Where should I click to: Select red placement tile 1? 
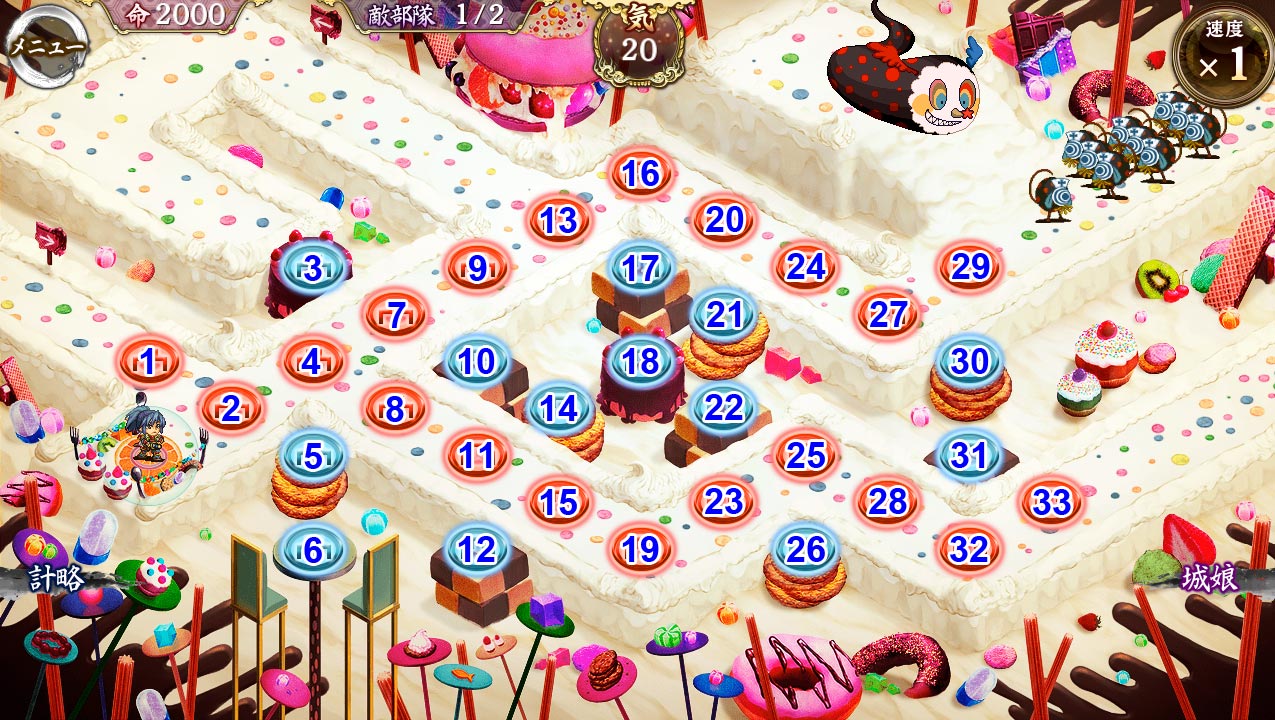[x=149, y=363]
